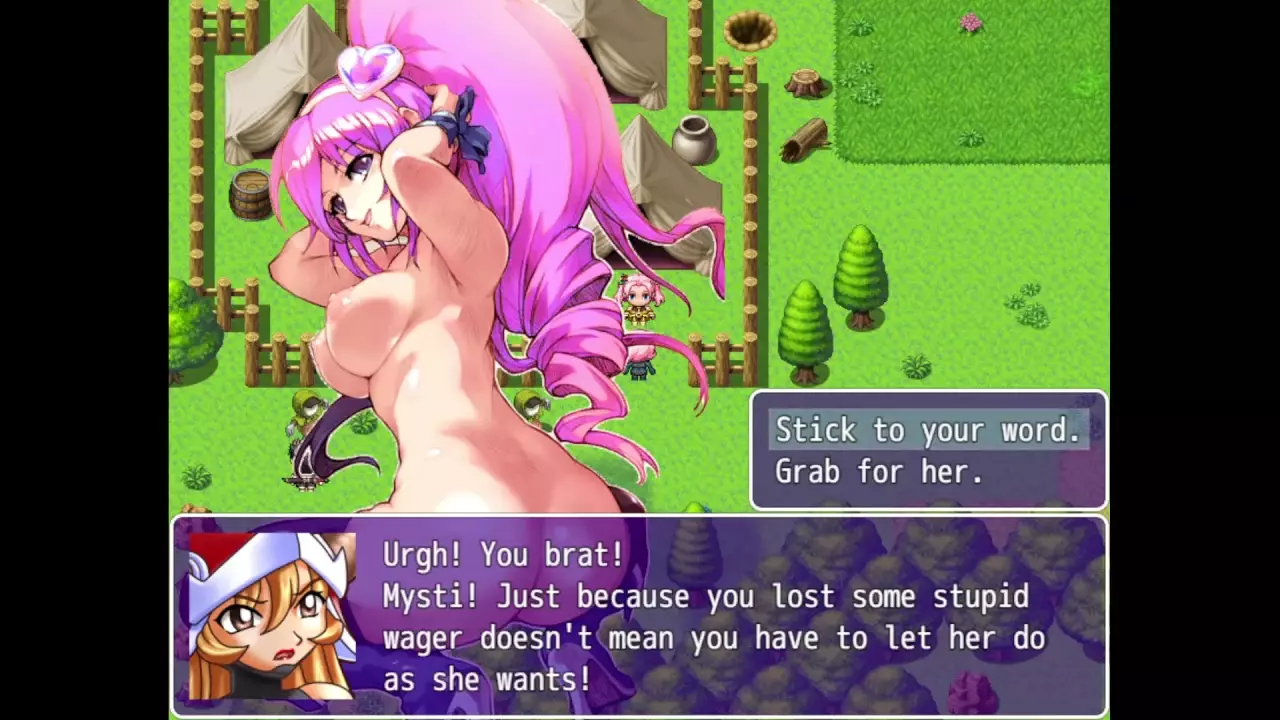Select the "Grab for her." choice
The height and width of the screenshot is (720, 1280).
[879, 471]
